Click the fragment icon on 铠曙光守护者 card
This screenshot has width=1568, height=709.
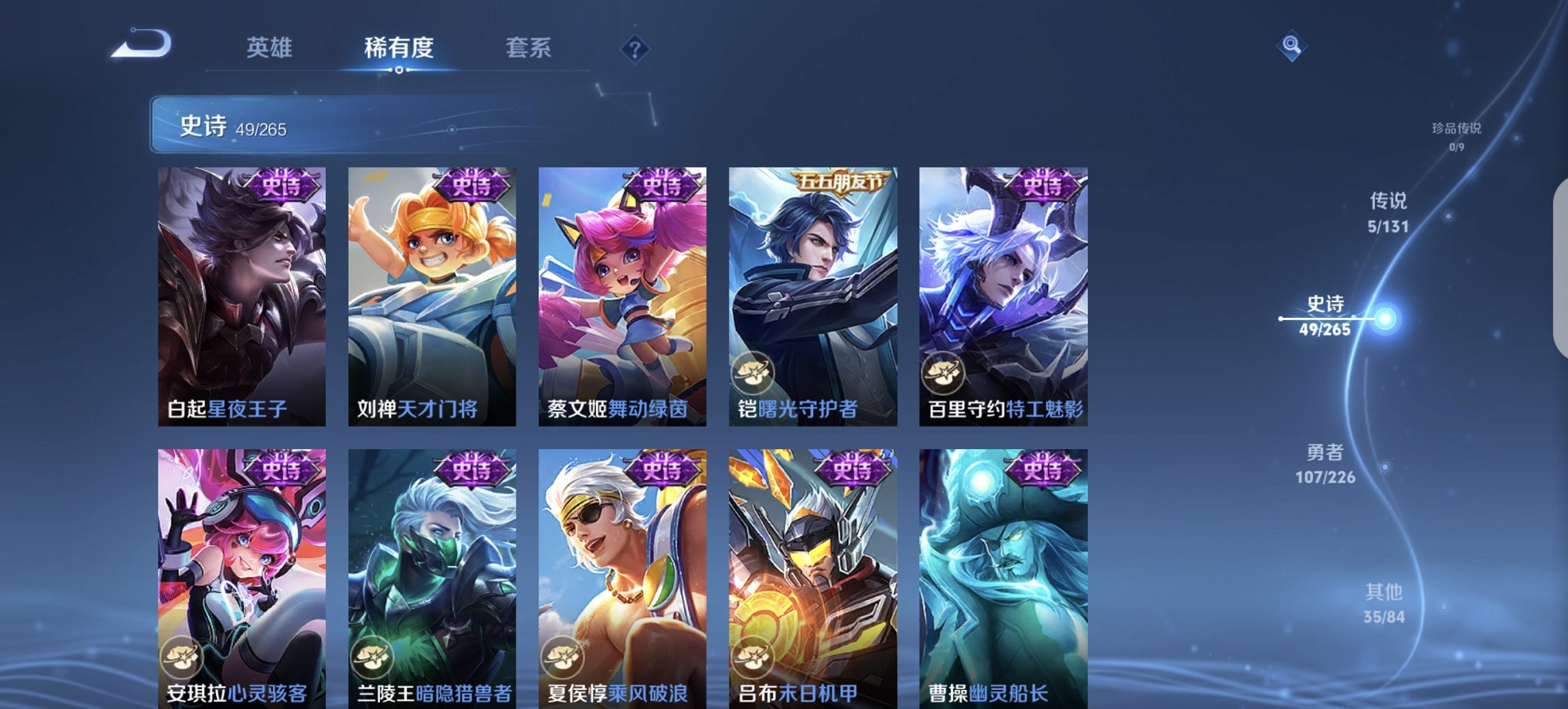point(754,373)
